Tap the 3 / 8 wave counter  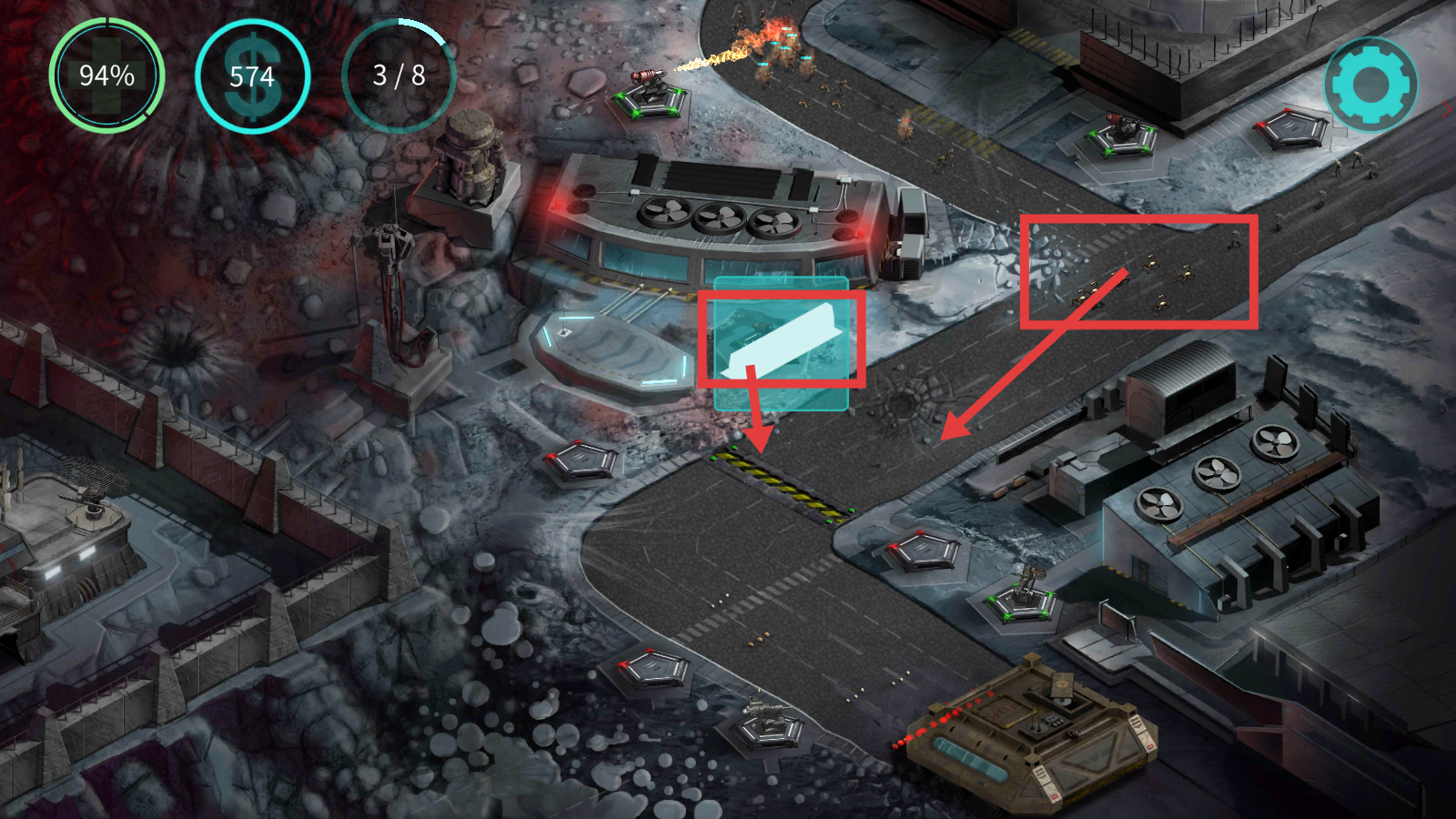(399, 76)
